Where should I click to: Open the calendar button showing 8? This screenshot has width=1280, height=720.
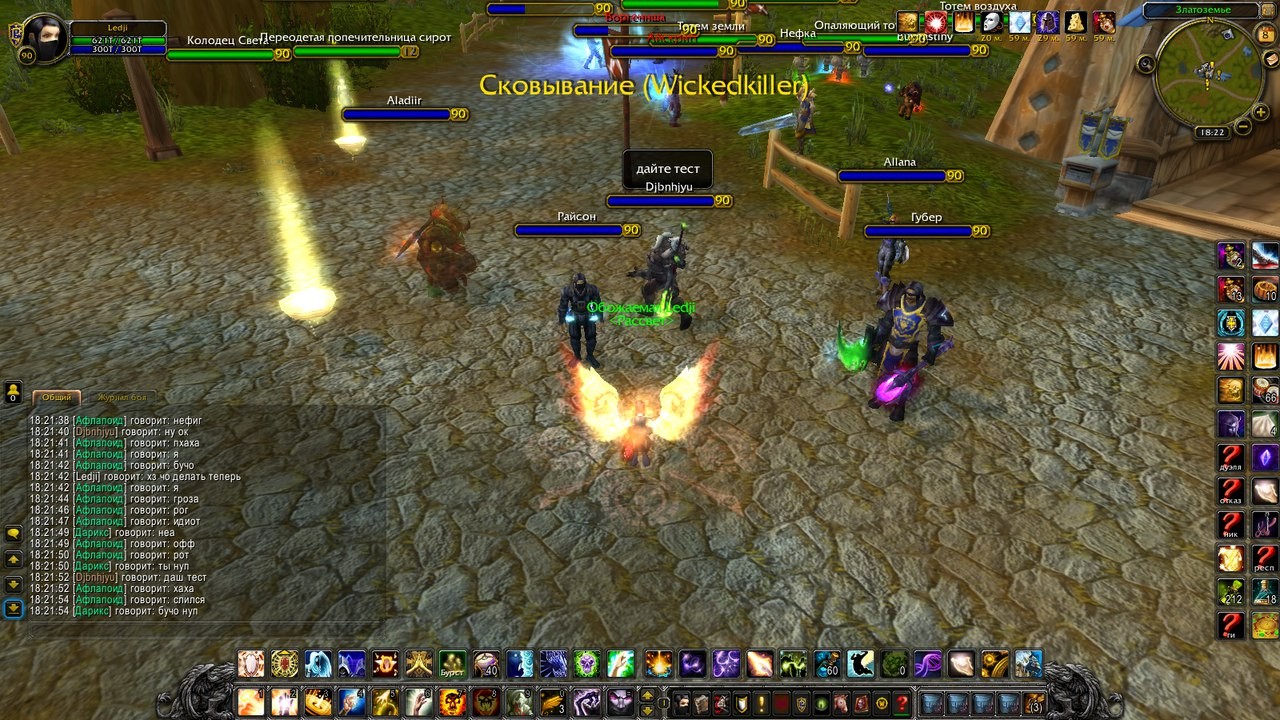(x=1266, y=34)
